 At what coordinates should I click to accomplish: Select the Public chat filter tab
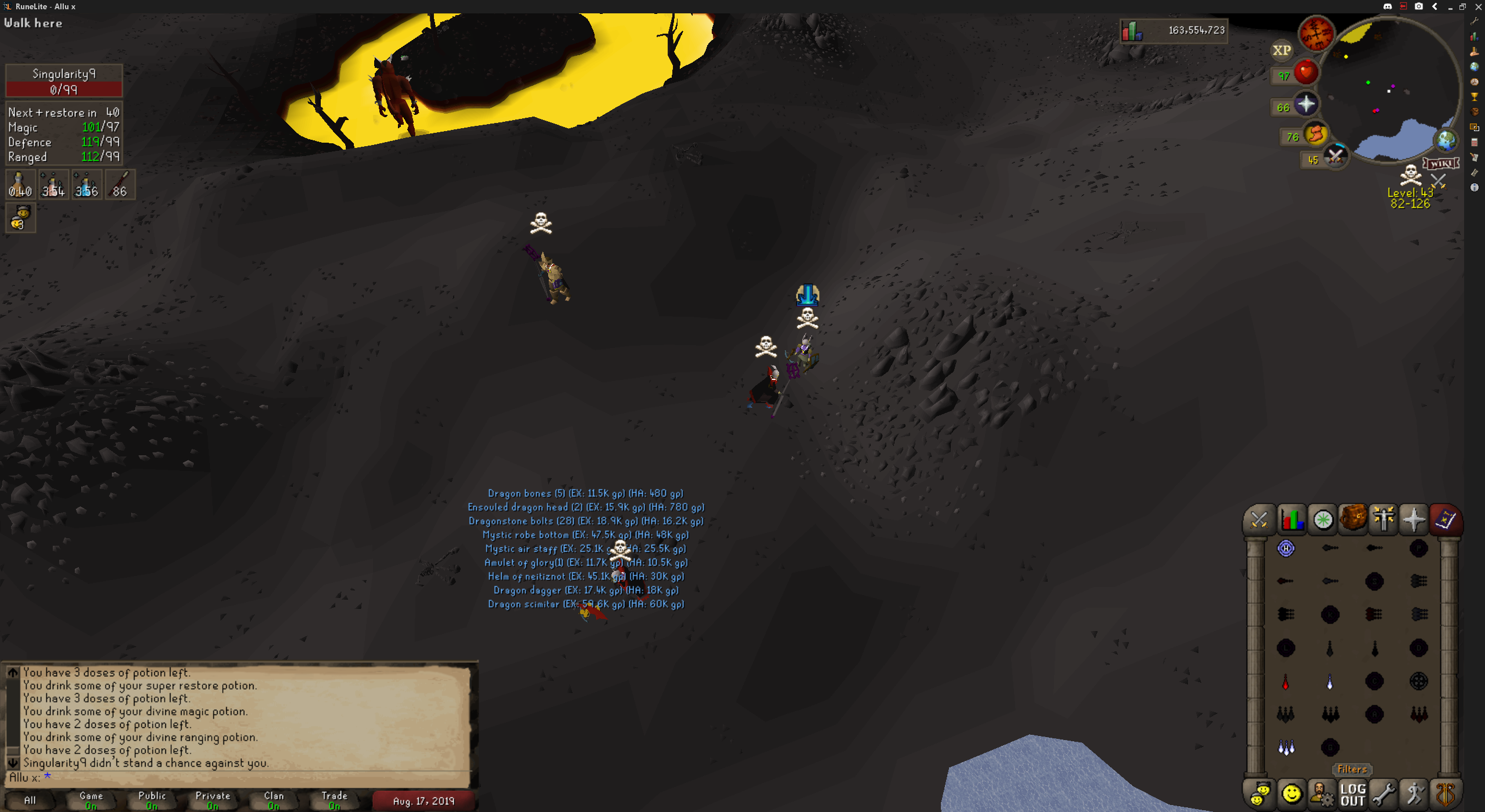(152, 800)
